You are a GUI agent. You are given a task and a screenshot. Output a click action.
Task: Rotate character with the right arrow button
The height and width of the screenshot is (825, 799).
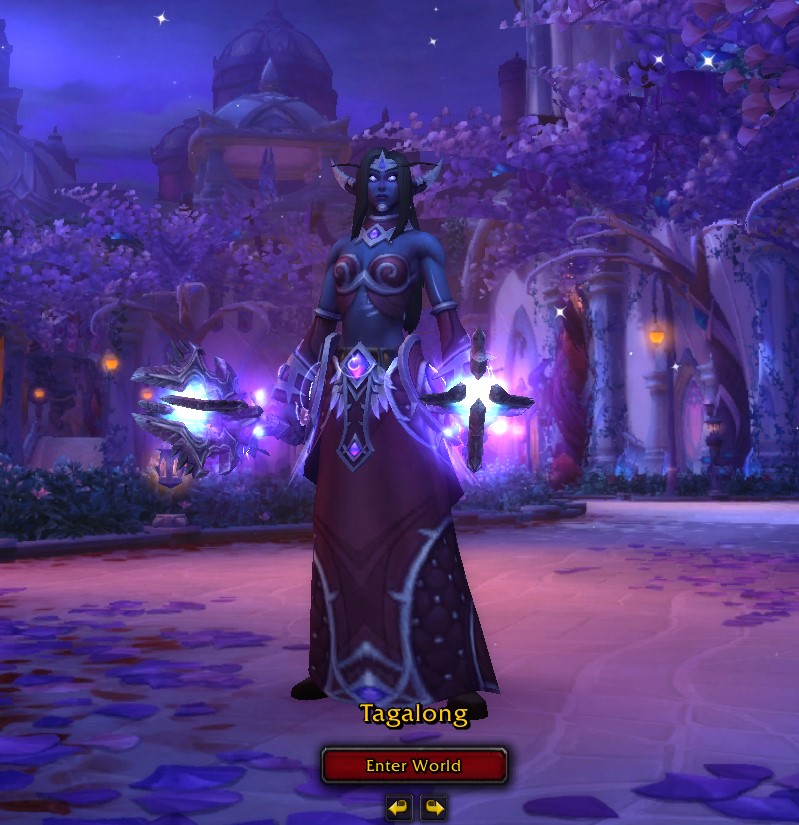[x=433, y=807]
